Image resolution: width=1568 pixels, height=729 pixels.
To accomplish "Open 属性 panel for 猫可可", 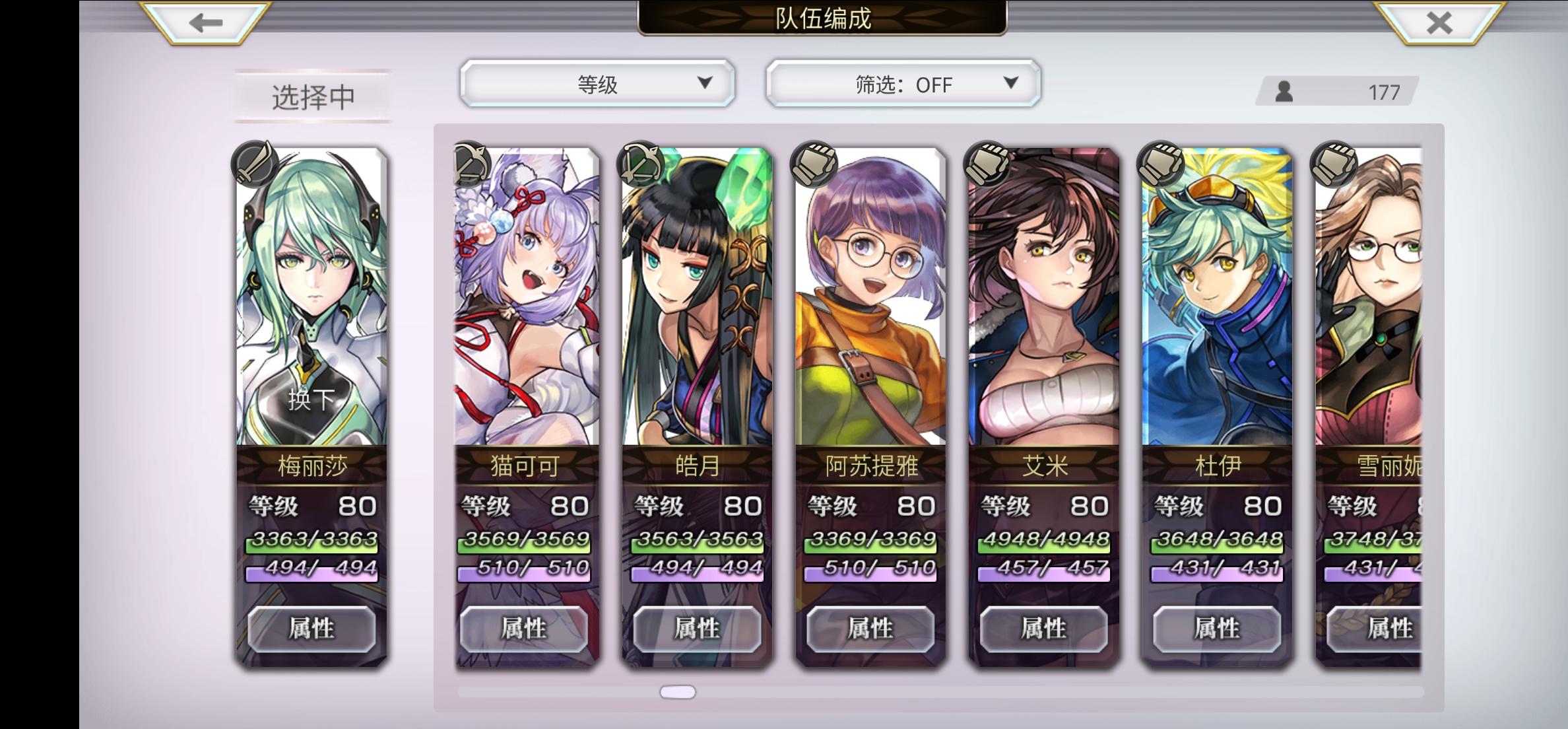I will (x=525, y=629).
